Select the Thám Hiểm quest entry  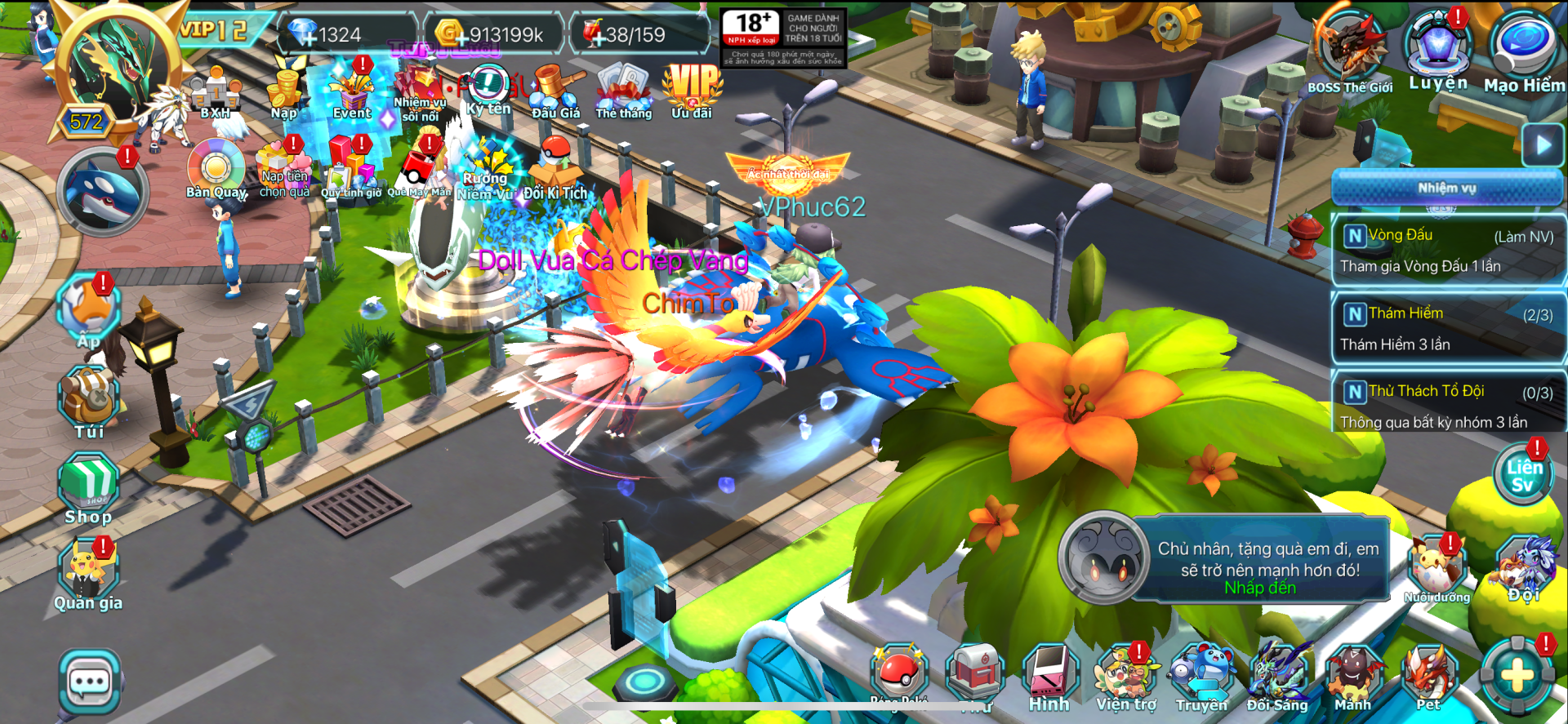pos(1447,328)
